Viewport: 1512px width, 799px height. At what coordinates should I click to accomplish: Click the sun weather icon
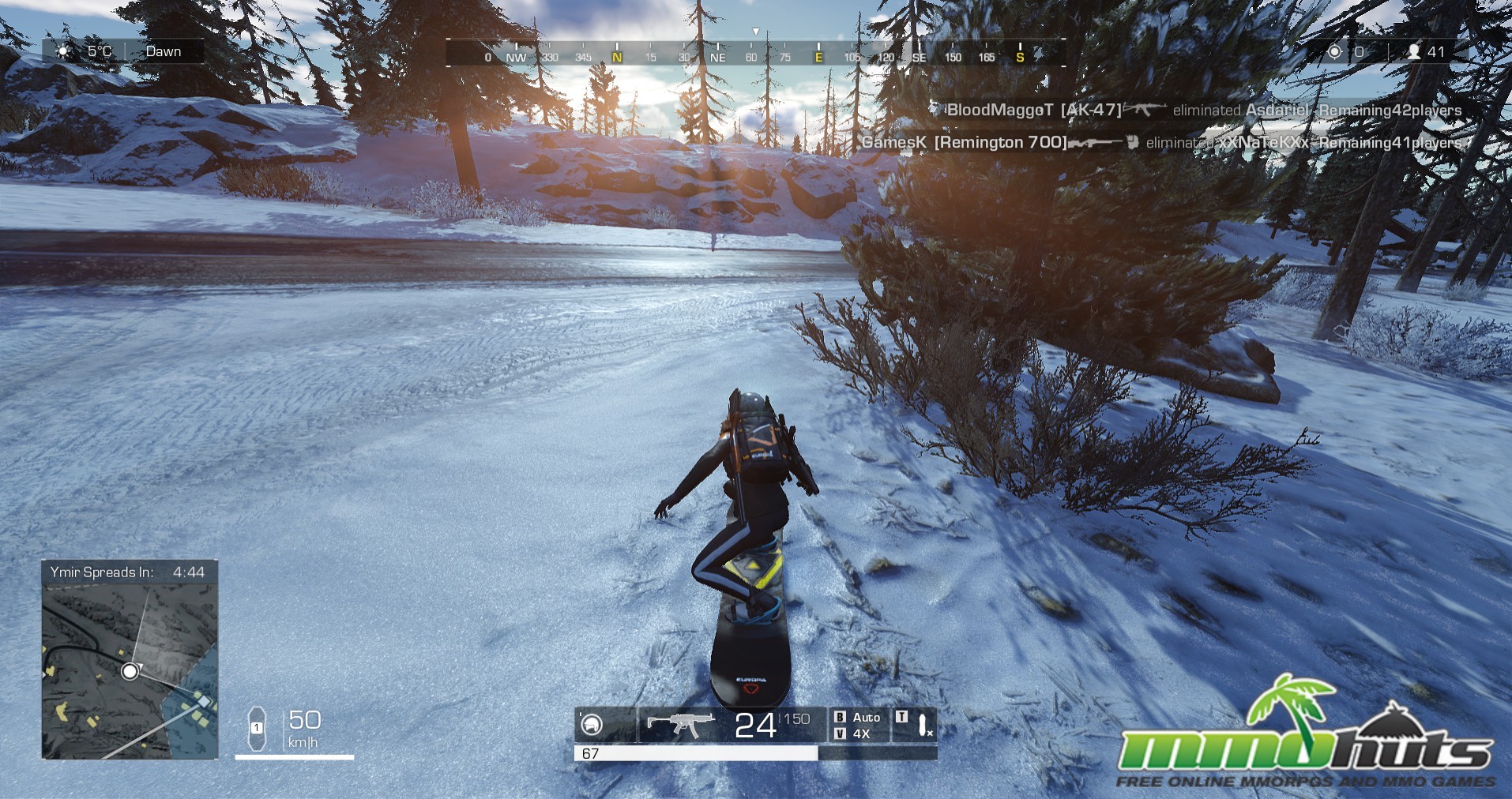64,51
